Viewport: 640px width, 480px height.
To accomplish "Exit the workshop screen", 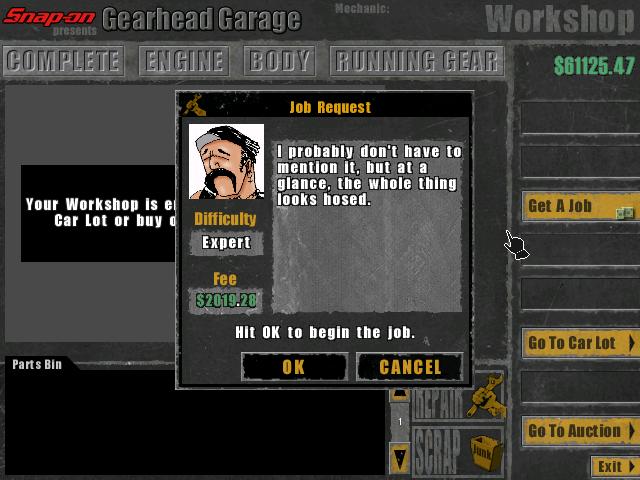I will (x=614, y=467).
